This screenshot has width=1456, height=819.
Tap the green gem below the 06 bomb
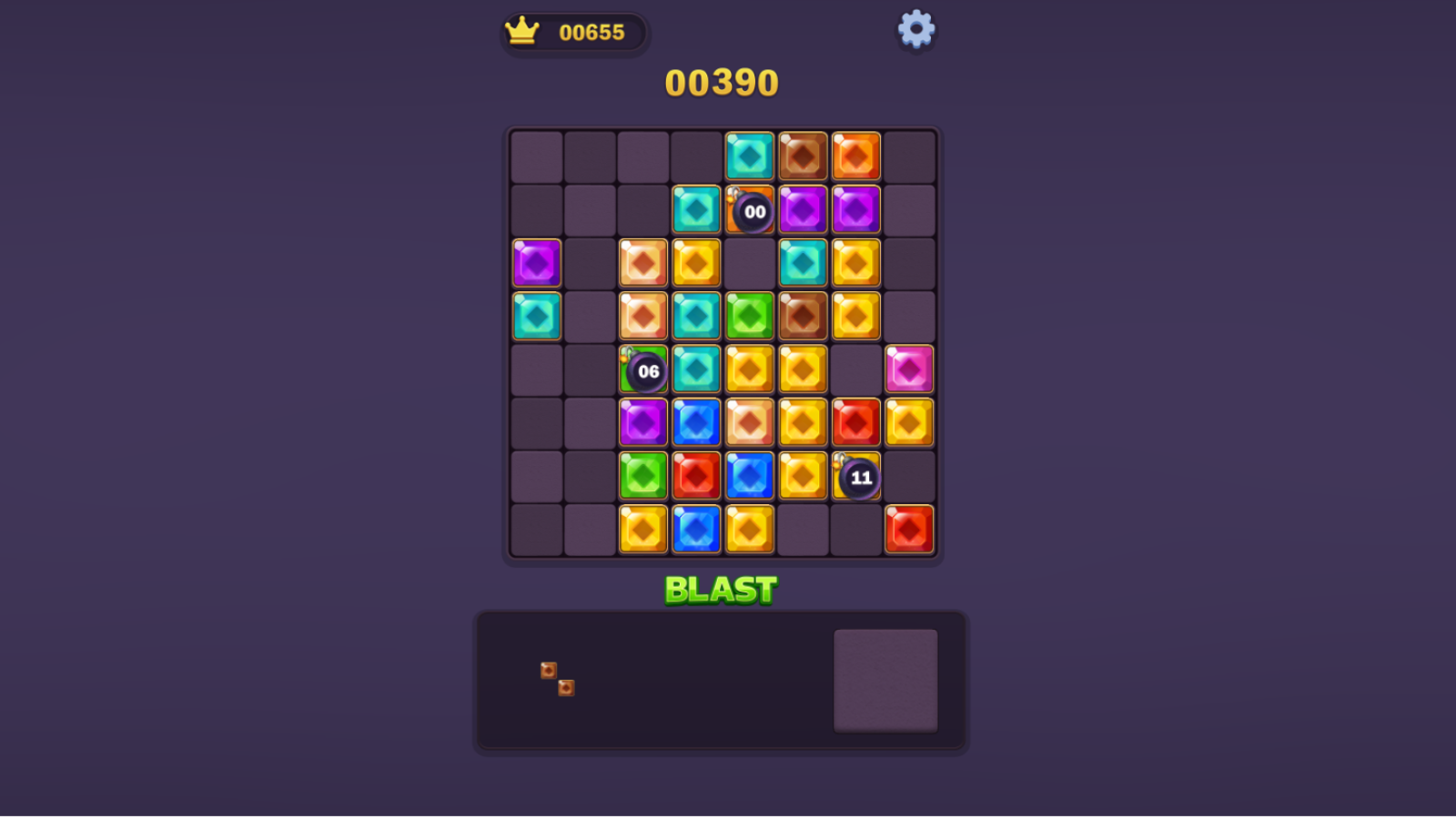click(642, 476)
